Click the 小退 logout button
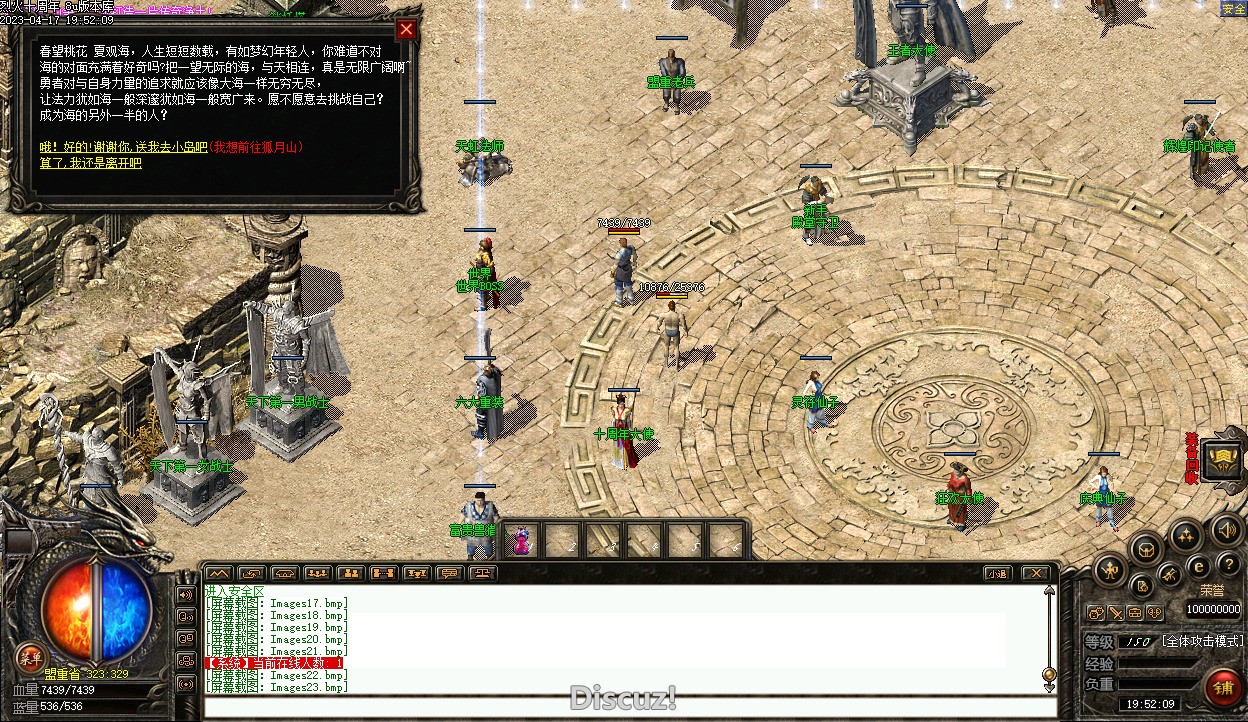 tap(996, 573)
